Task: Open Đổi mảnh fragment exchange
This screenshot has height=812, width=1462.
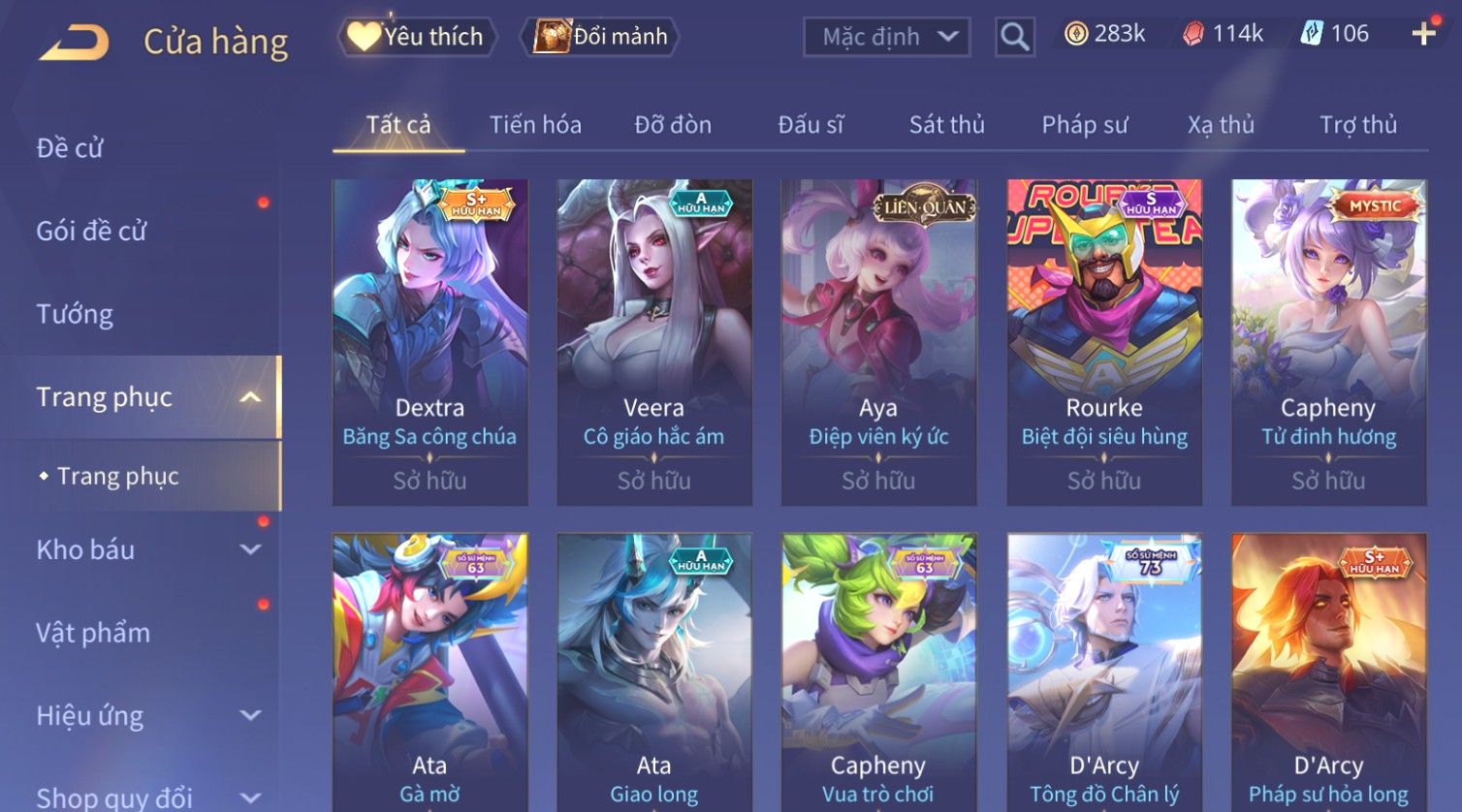Action: [x=601, y=37]
